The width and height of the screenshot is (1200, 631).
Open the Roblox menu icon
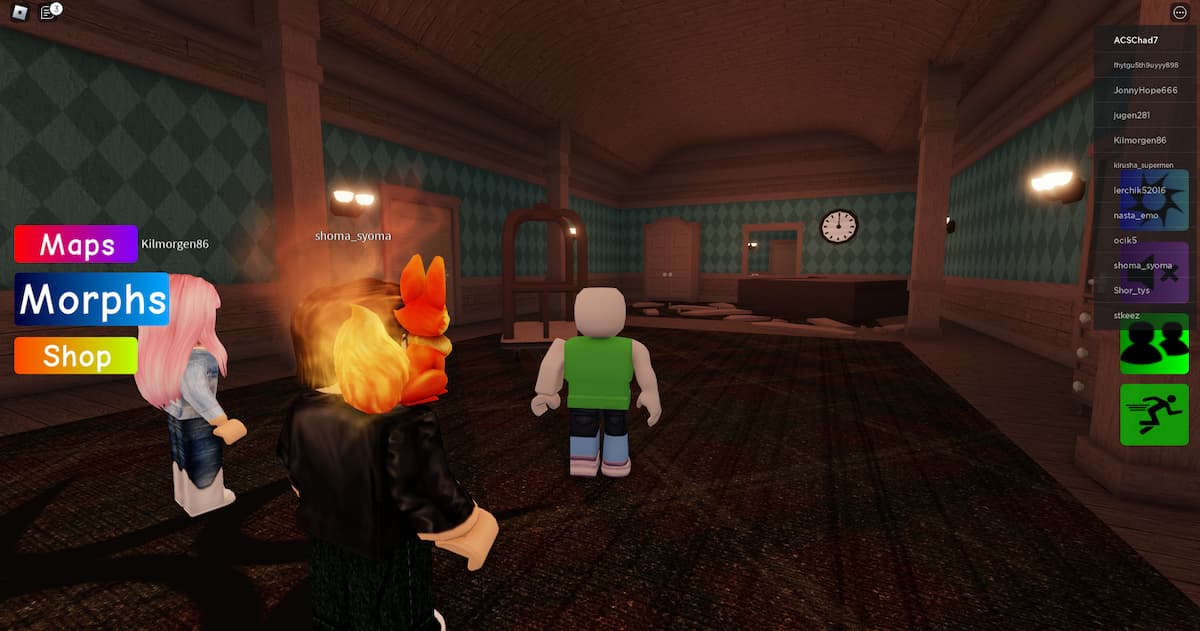17,12
